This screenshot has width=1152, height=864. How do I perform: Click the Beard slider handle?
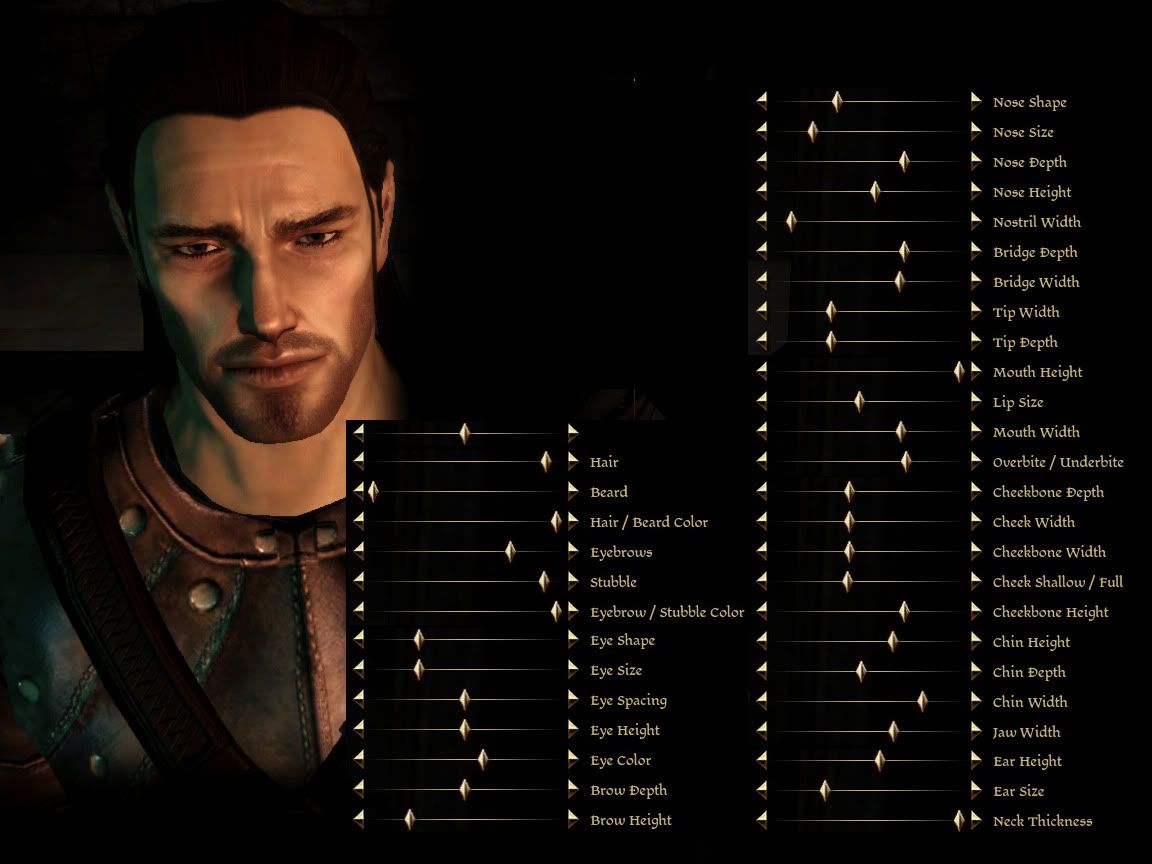(x=373, y=491)
